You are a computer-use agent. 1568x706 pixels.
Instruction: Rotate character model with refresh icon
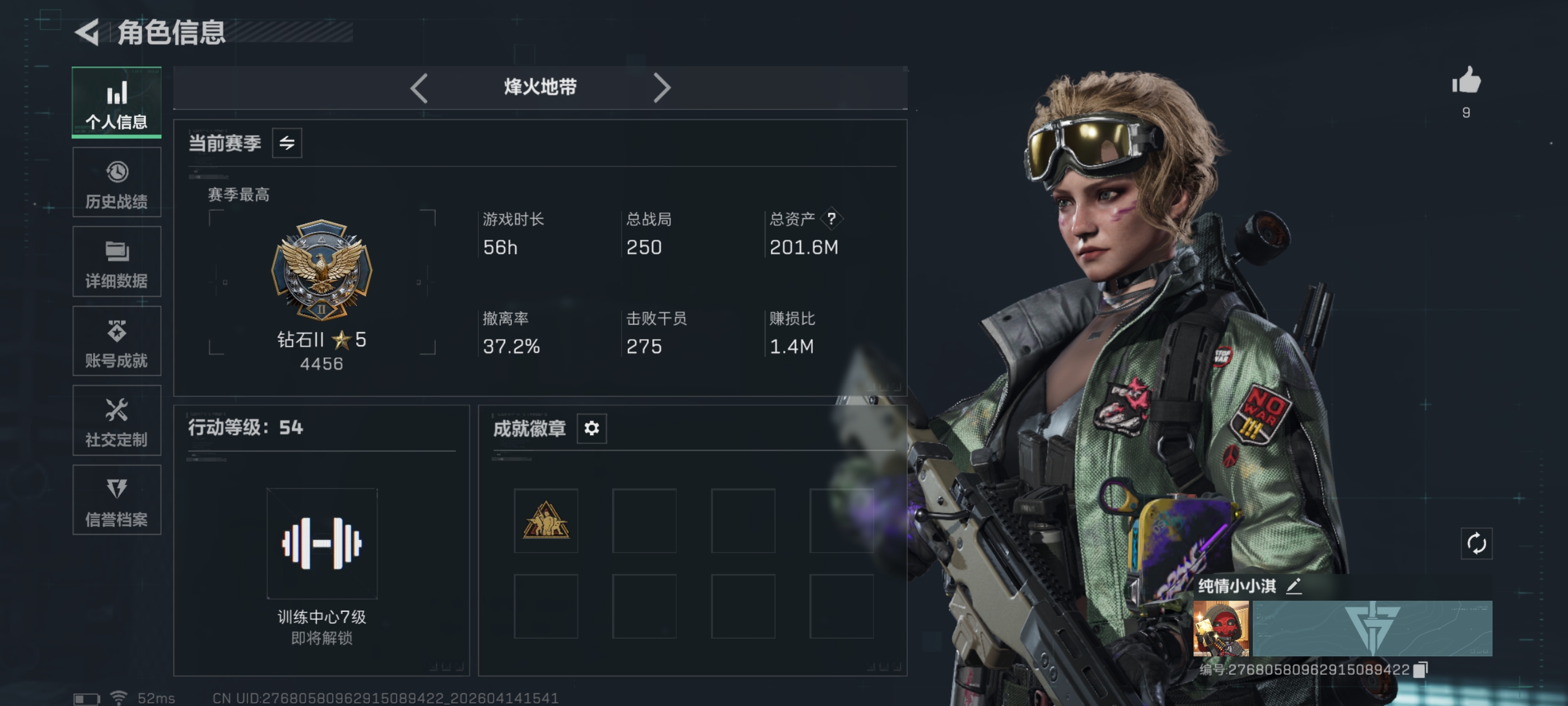point(1476,544)
